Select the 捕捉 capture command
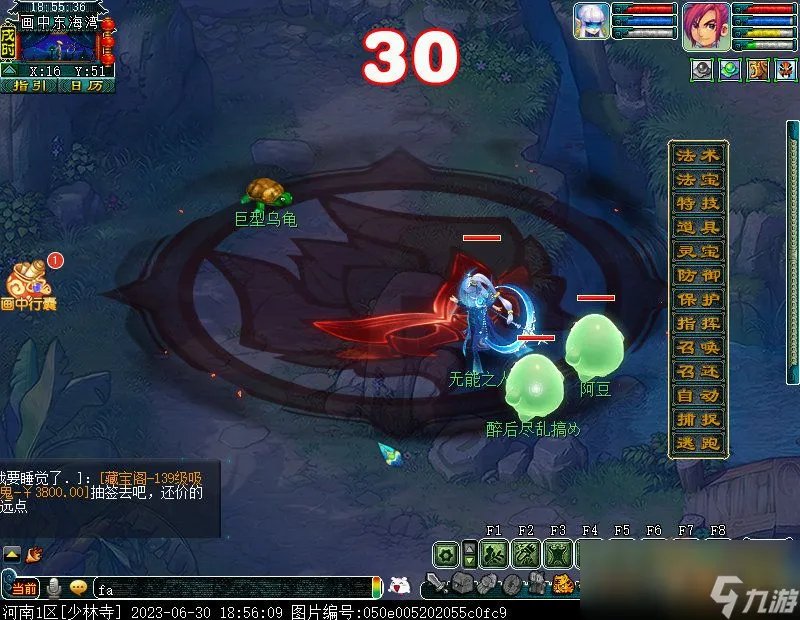Viewport: 800px width, 620px height. tap(698, 420)
